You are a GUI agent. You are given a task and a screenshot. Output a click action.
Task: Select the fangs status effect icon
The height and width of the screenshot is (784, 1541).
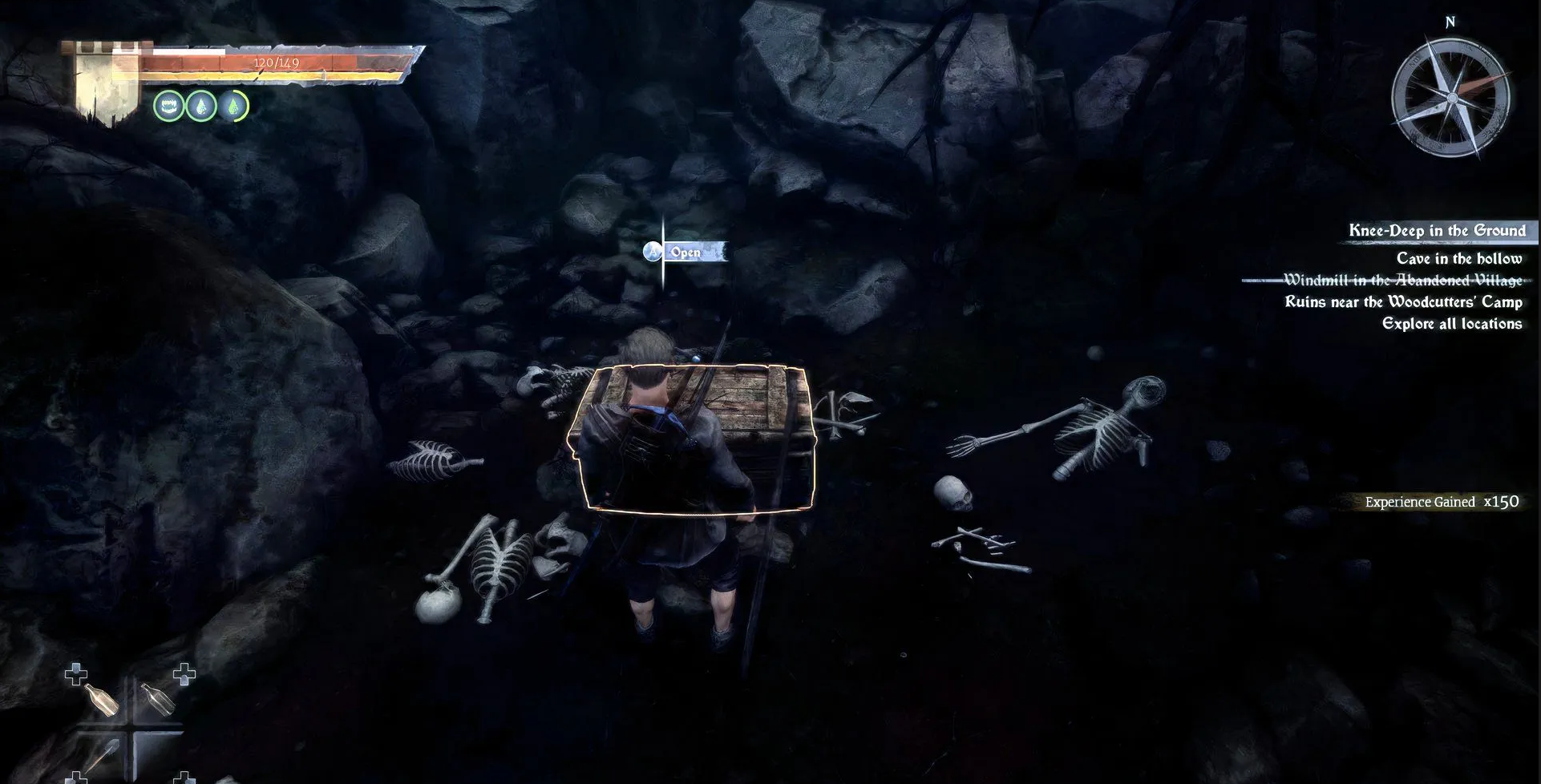[168, 106]
